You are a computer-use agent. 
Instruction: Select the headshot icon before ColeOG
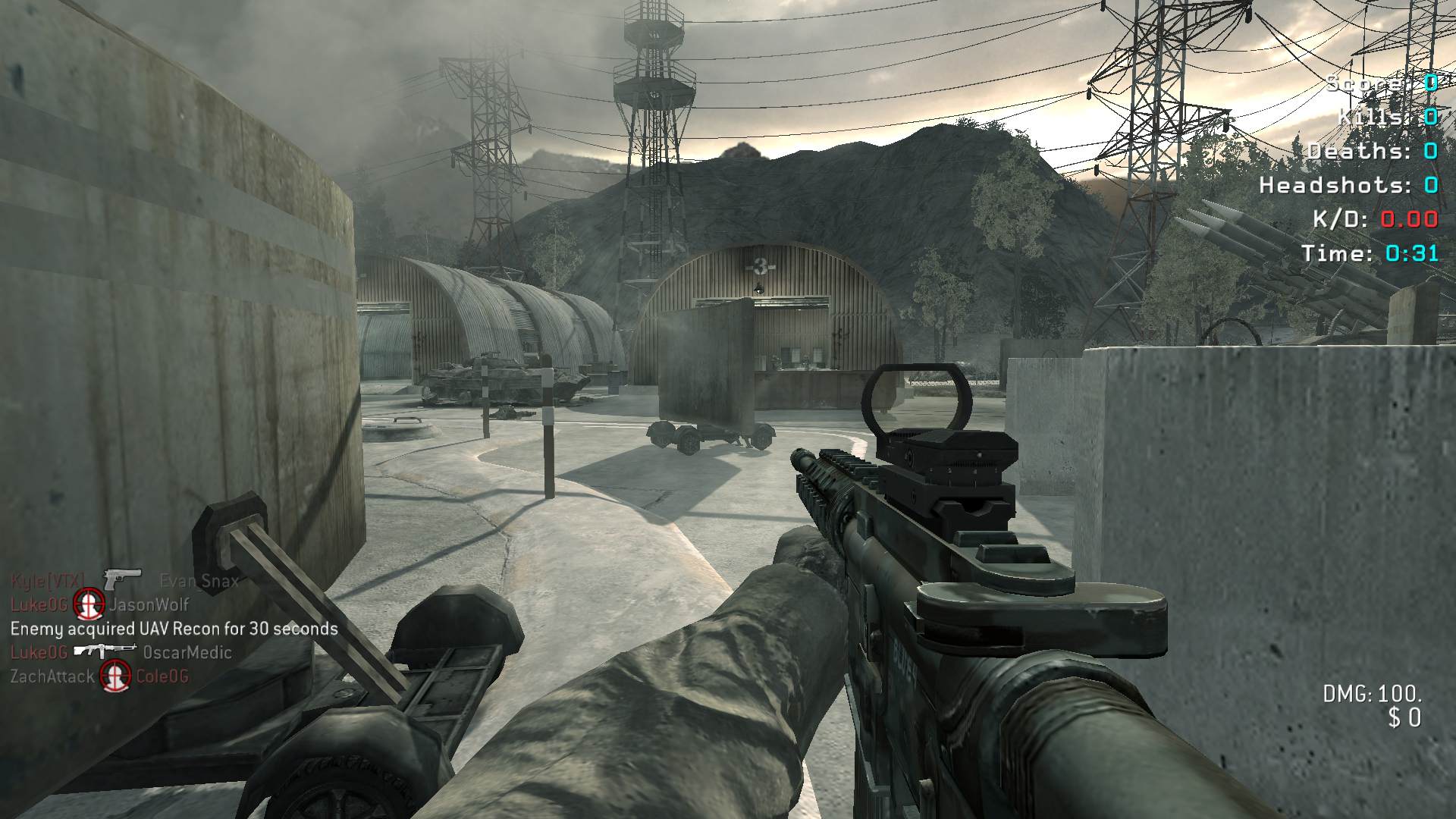[115, 676]
